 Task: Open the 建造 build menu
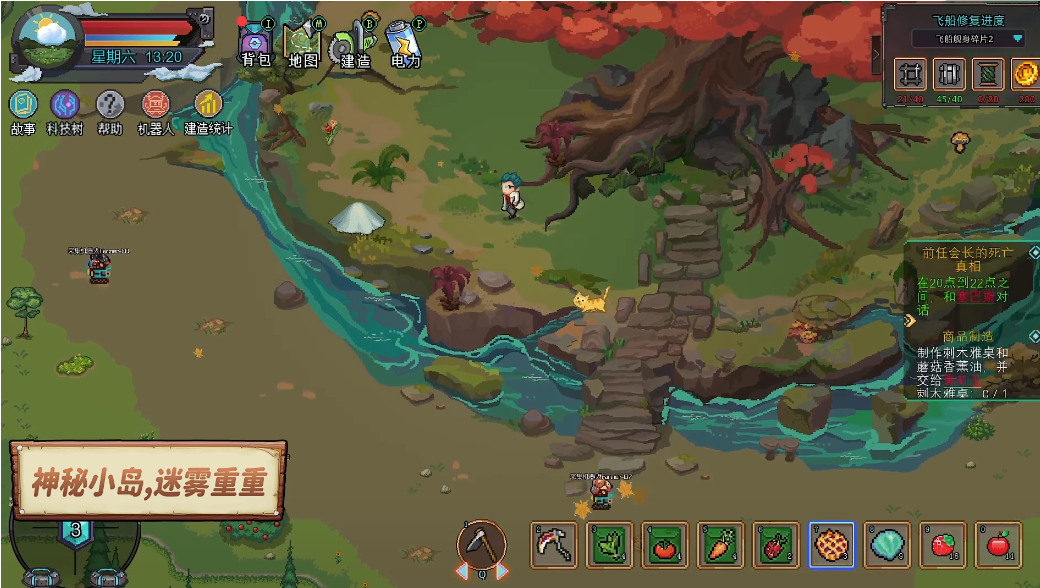tap(353, 45)
